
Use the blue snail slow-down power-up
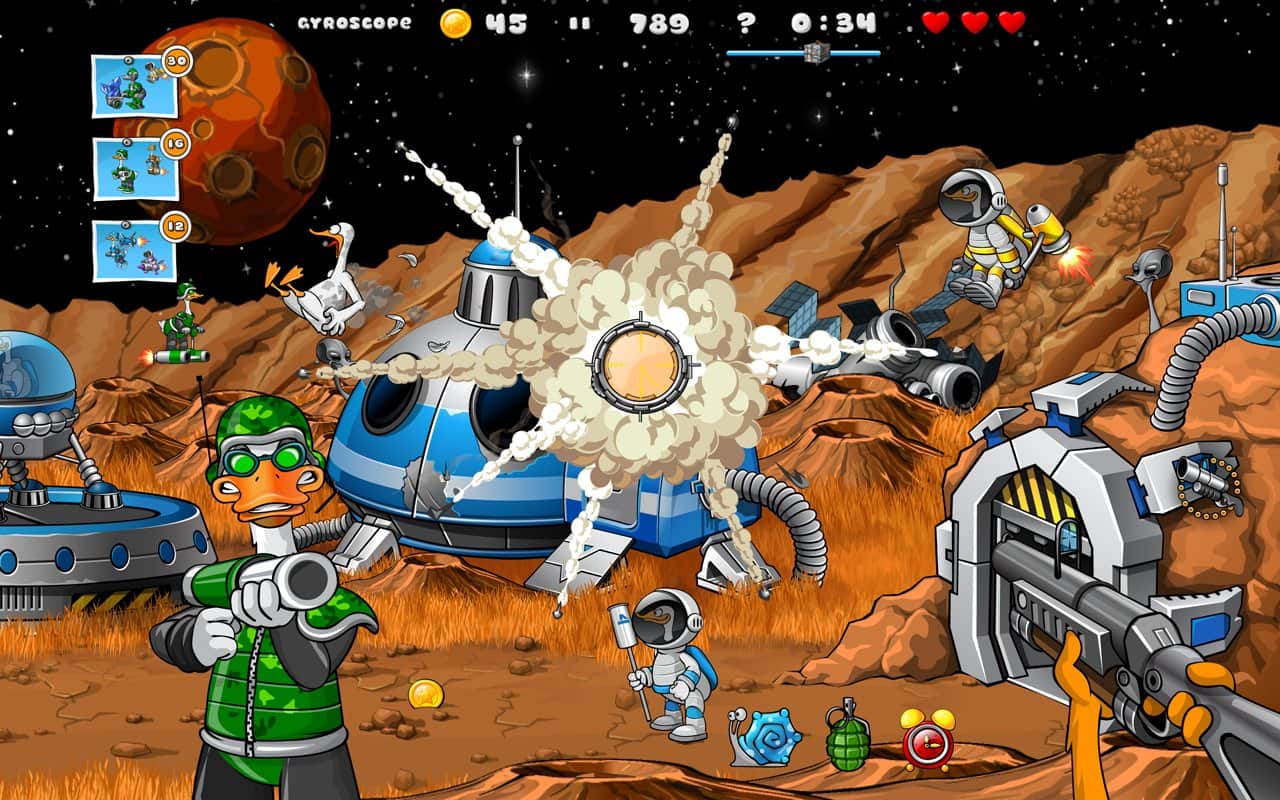click(766, 738)
